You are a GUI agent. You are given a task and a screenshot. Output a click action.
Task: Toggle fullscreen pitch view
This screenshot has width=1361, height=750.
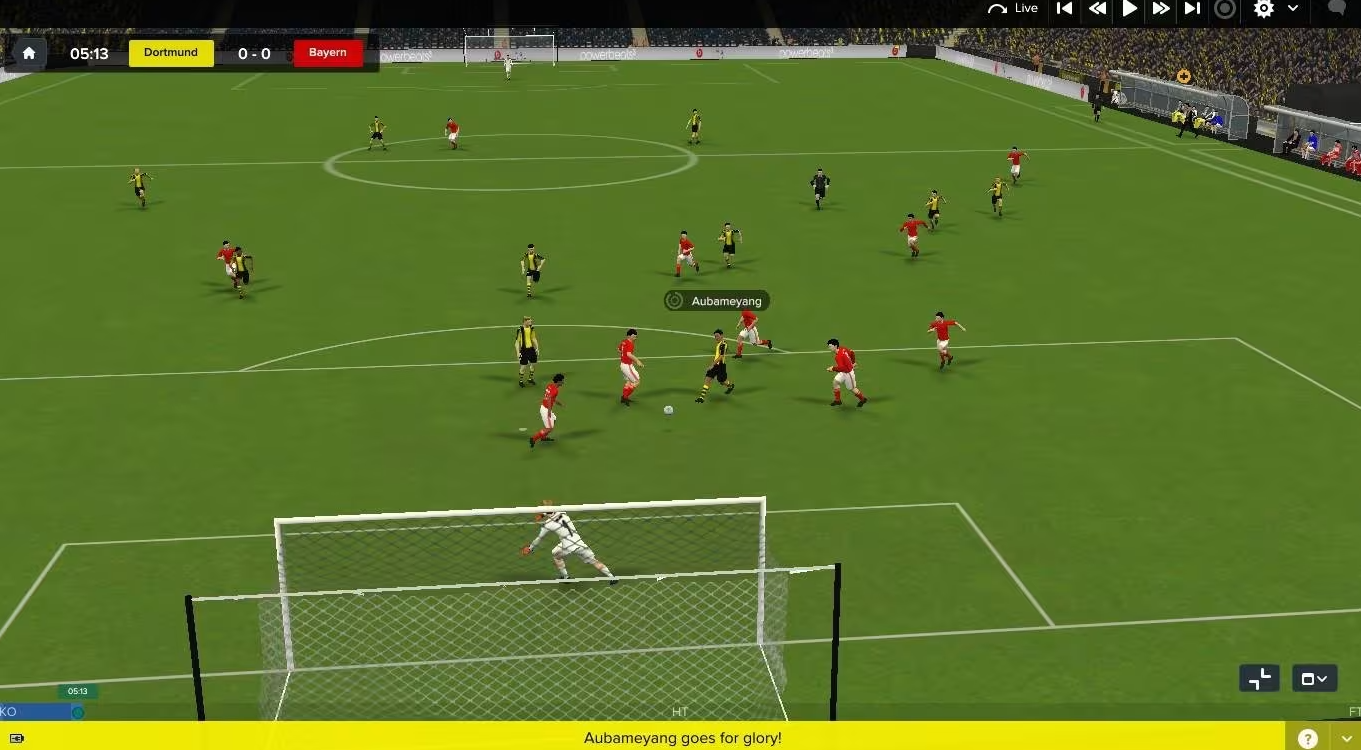point(1258,678)
